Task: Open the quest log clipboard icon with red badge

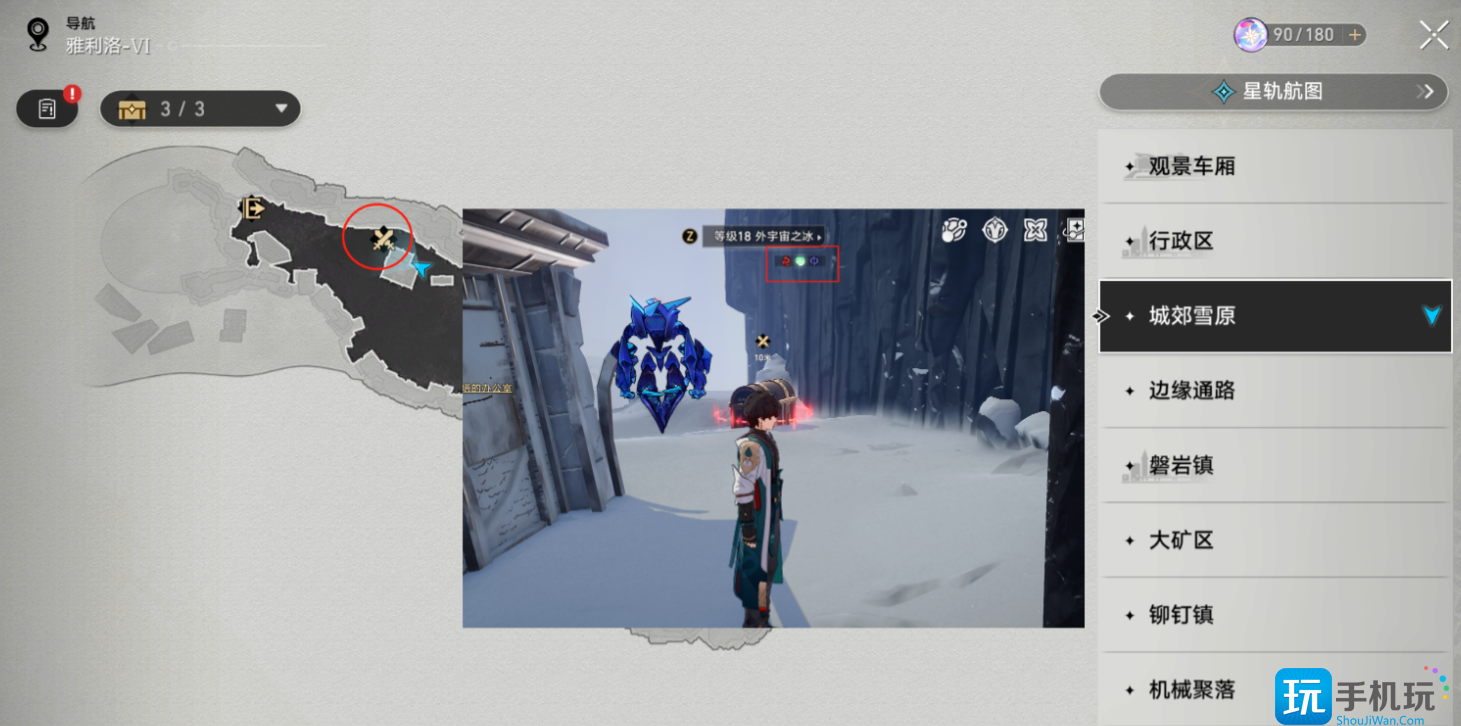Action: tap(46, 108)
